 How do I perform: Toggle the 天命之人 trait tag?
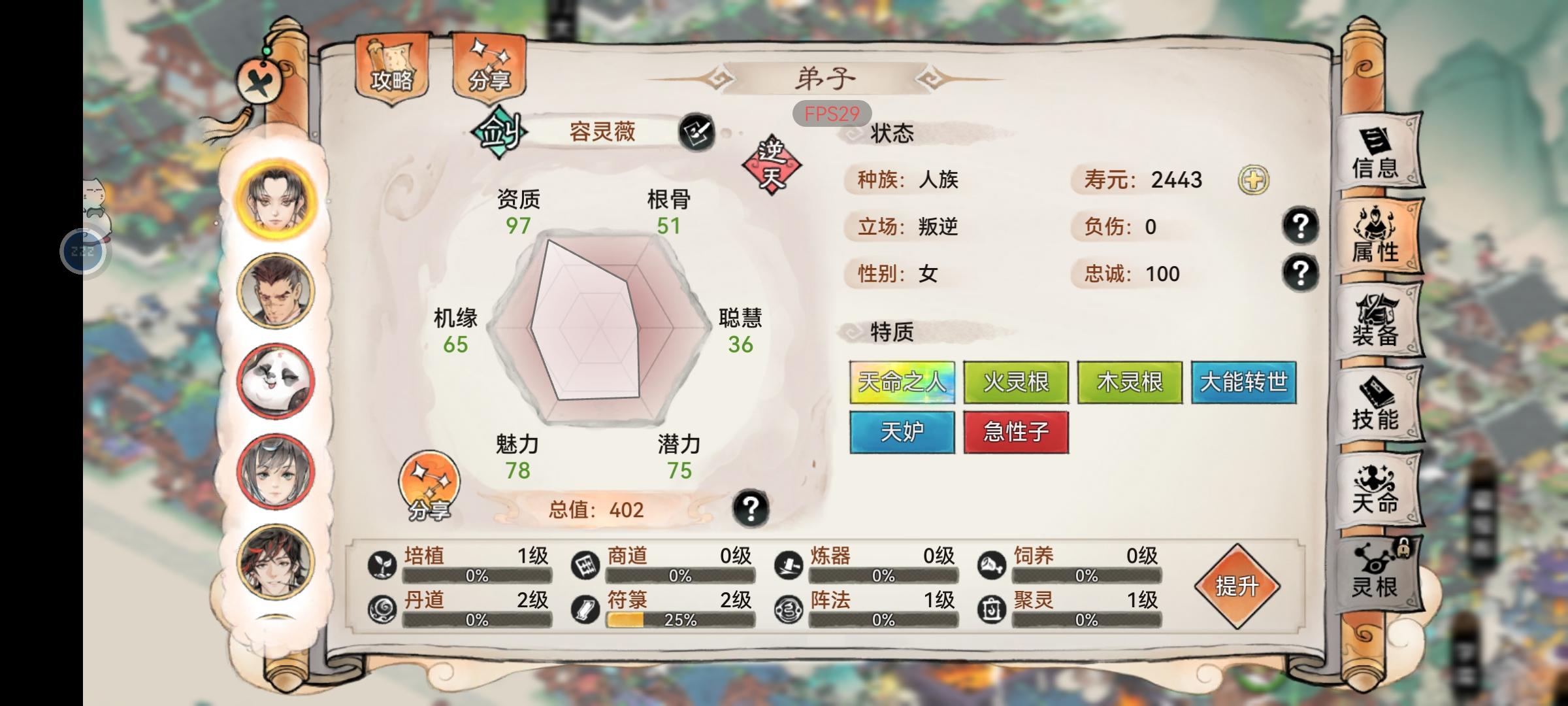coord(902,383)
